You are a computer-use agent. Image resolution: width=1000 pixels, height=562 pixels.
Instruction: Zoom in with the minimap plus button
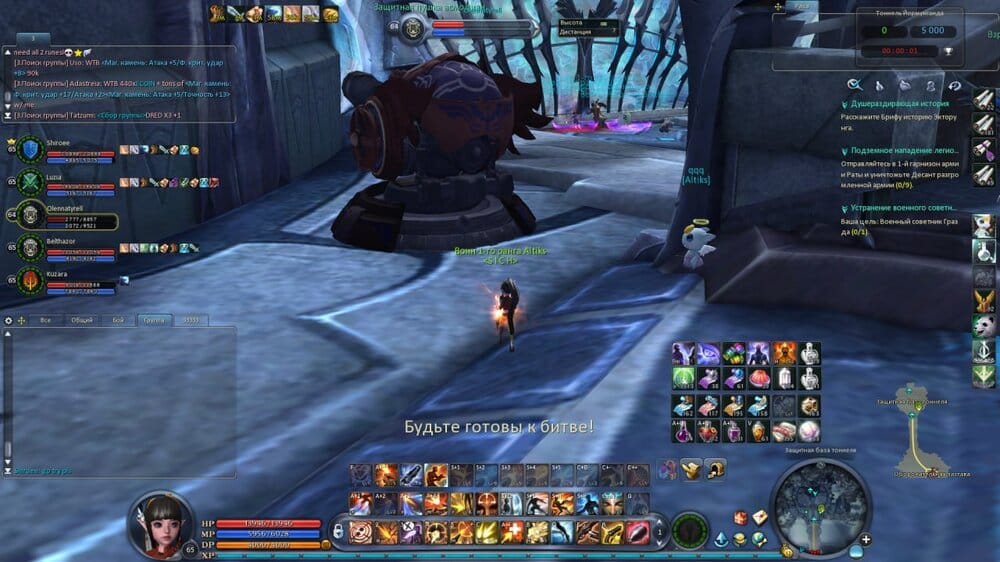coord(866,540)
